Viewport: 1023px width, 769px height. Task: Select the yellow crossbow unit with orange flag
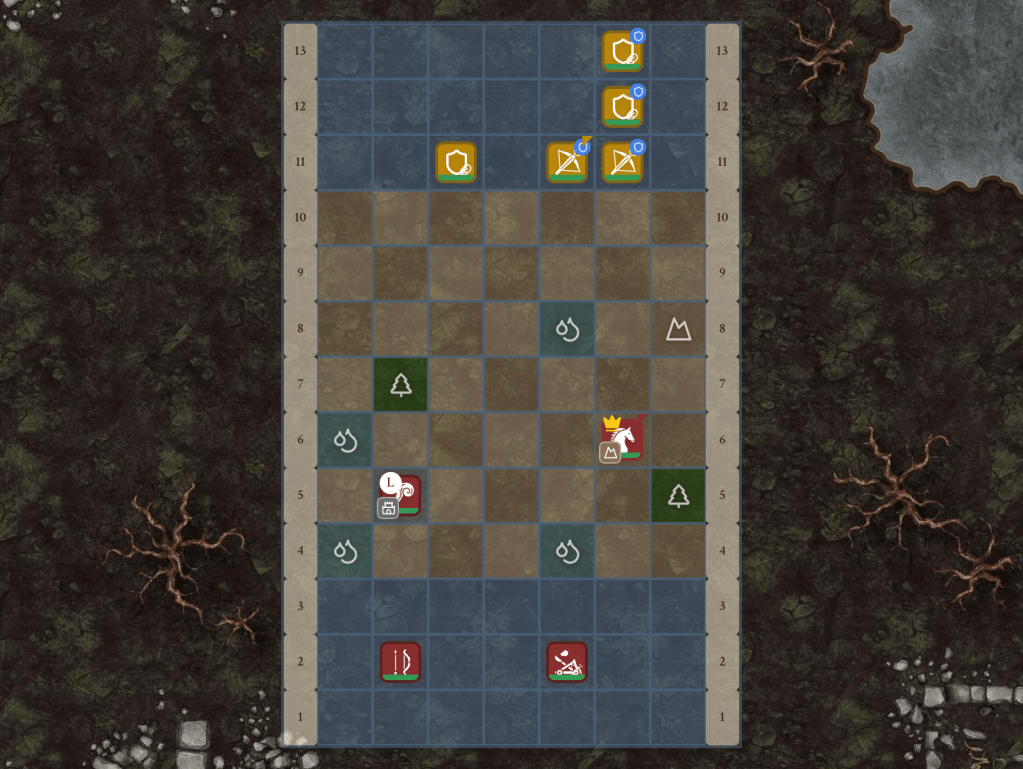567,161
